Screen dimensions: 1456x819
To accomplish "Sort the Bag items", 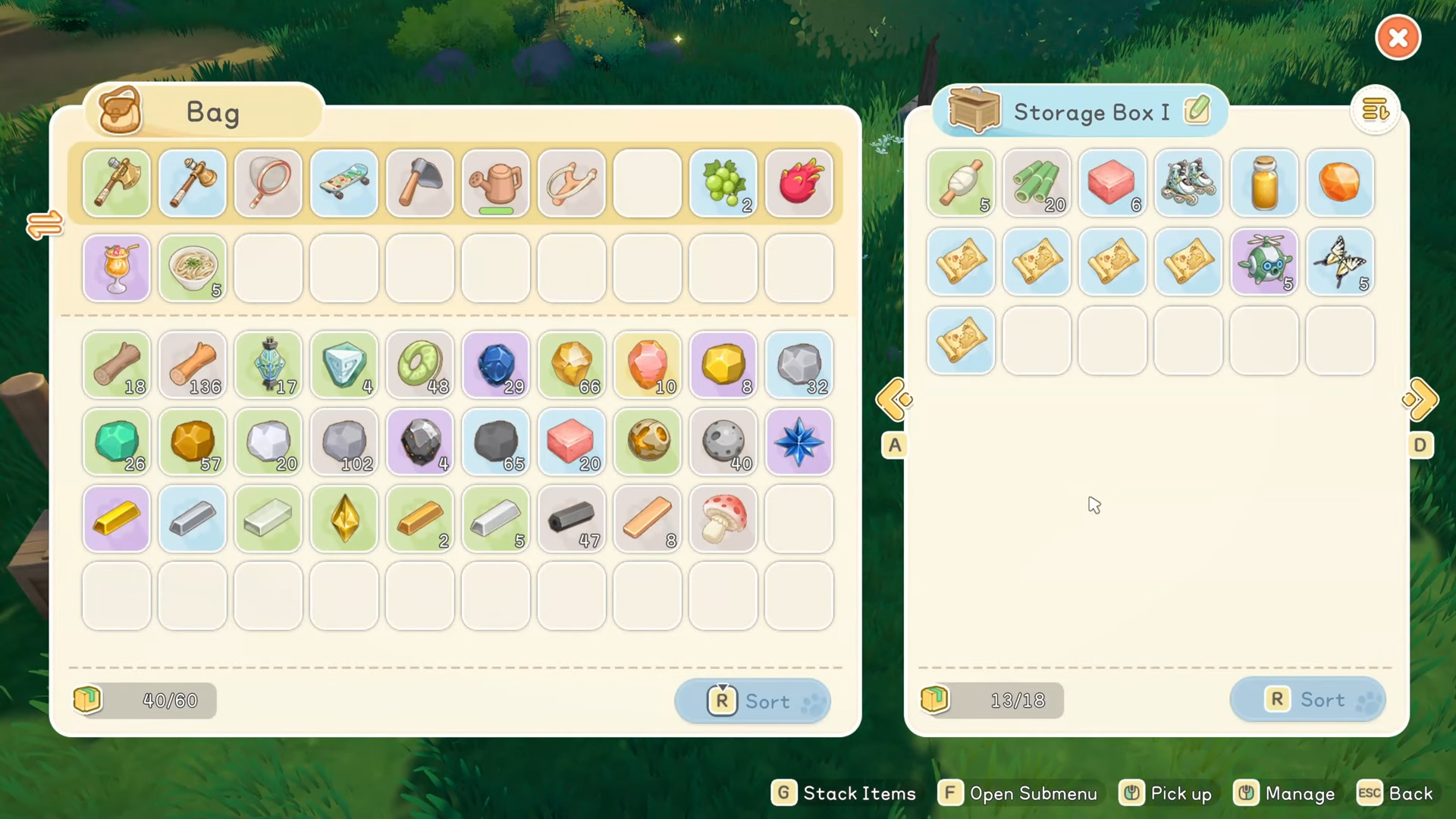I will click(x=752, y=701).
